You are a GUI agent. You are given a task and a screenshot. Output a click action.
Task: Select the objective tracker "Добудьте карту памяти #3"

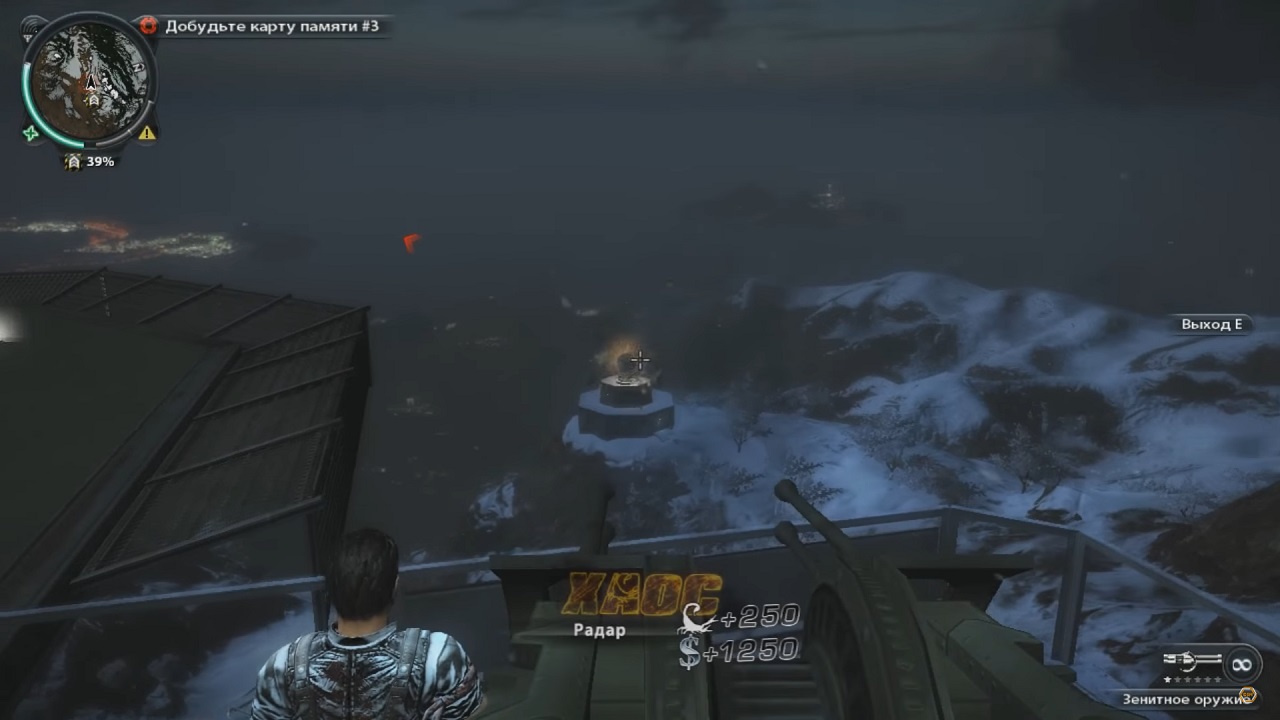click(x=271, y=27)
